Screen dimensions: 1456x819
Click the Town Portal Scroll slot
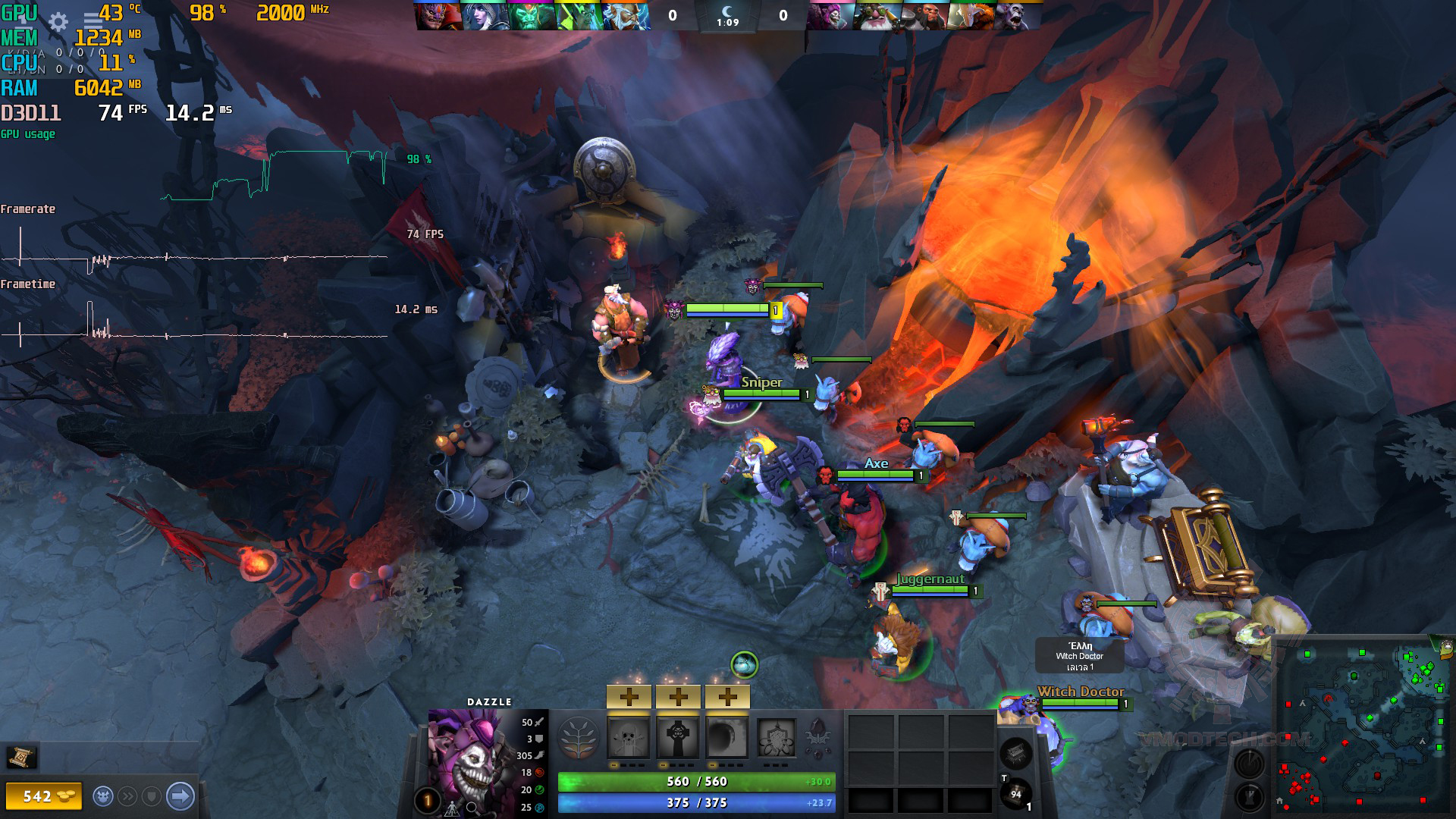click(x=1016, y=754)
